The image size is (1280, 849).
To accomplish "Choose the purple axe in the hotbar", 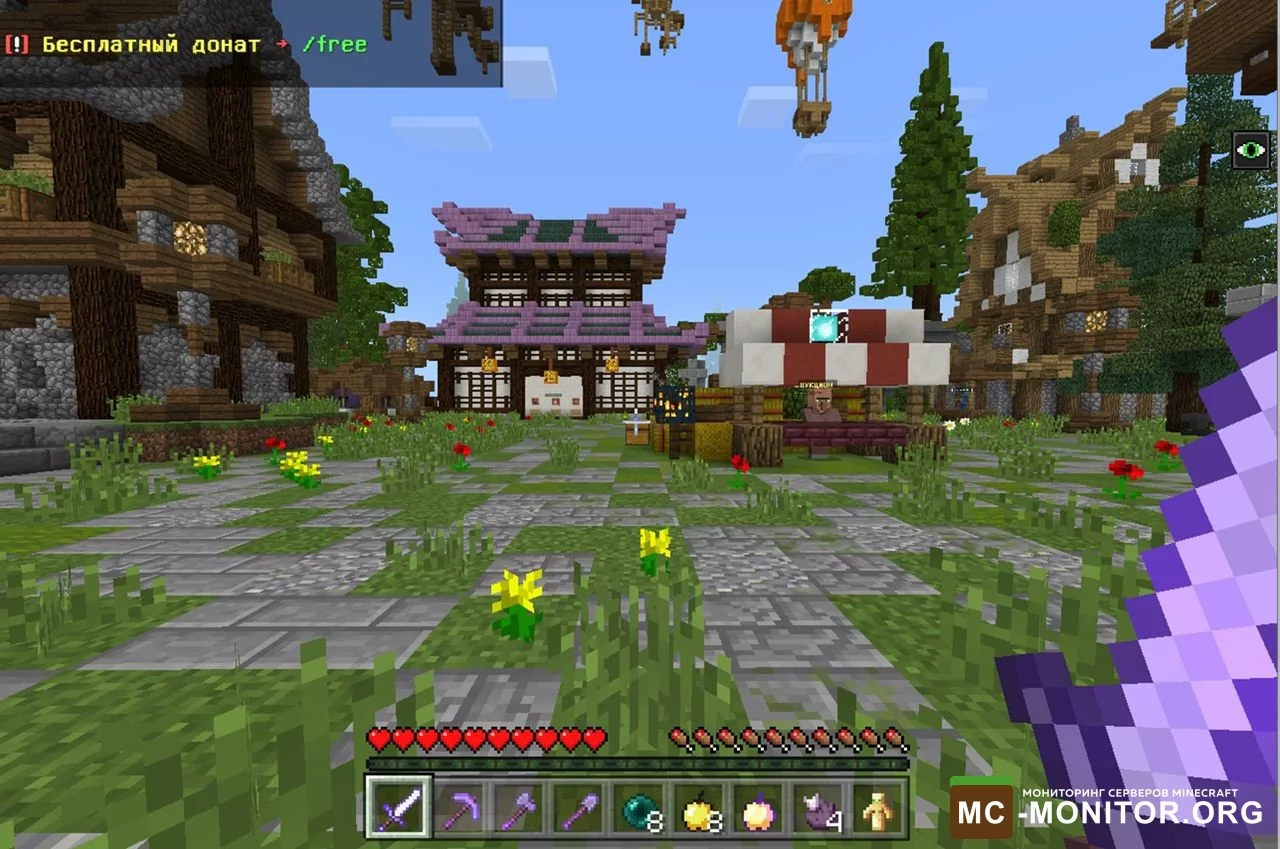I will point(519,806).
